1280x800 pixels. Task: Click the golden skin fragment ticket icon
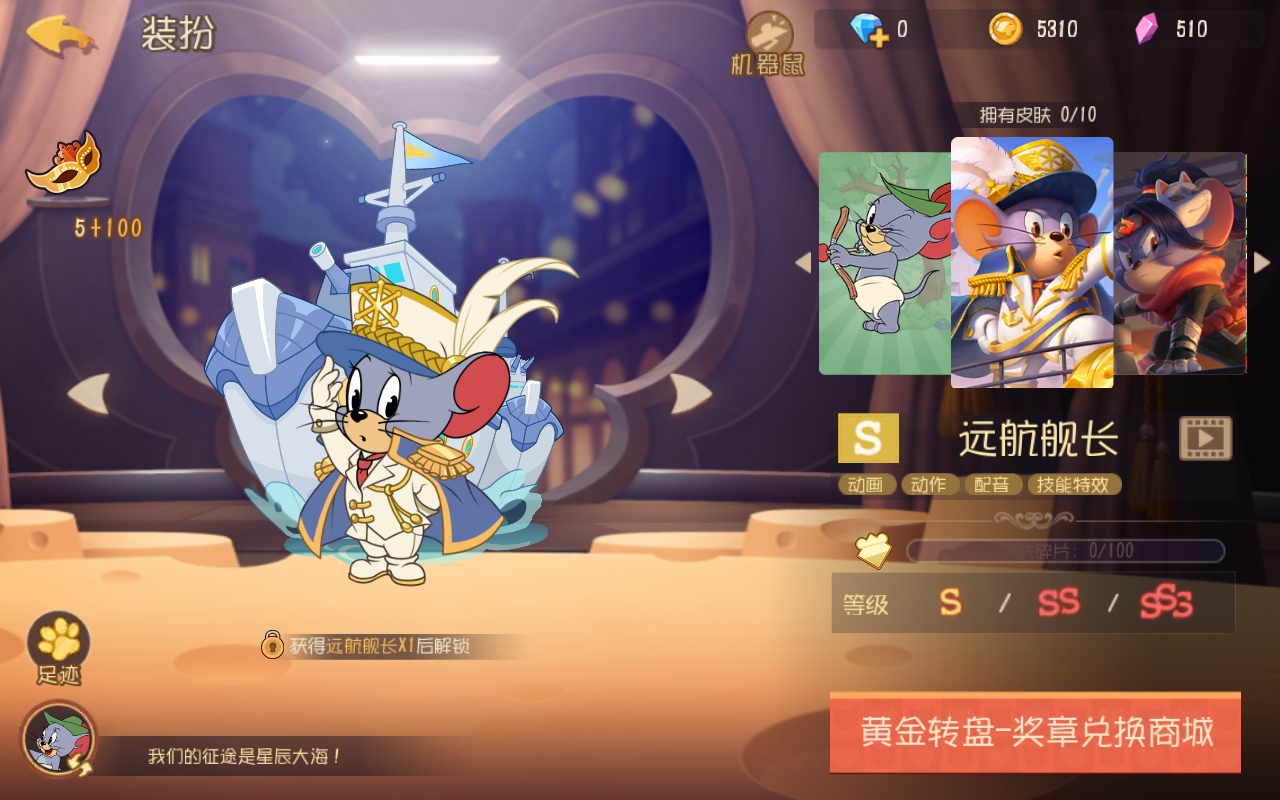(x=874, y=549)
